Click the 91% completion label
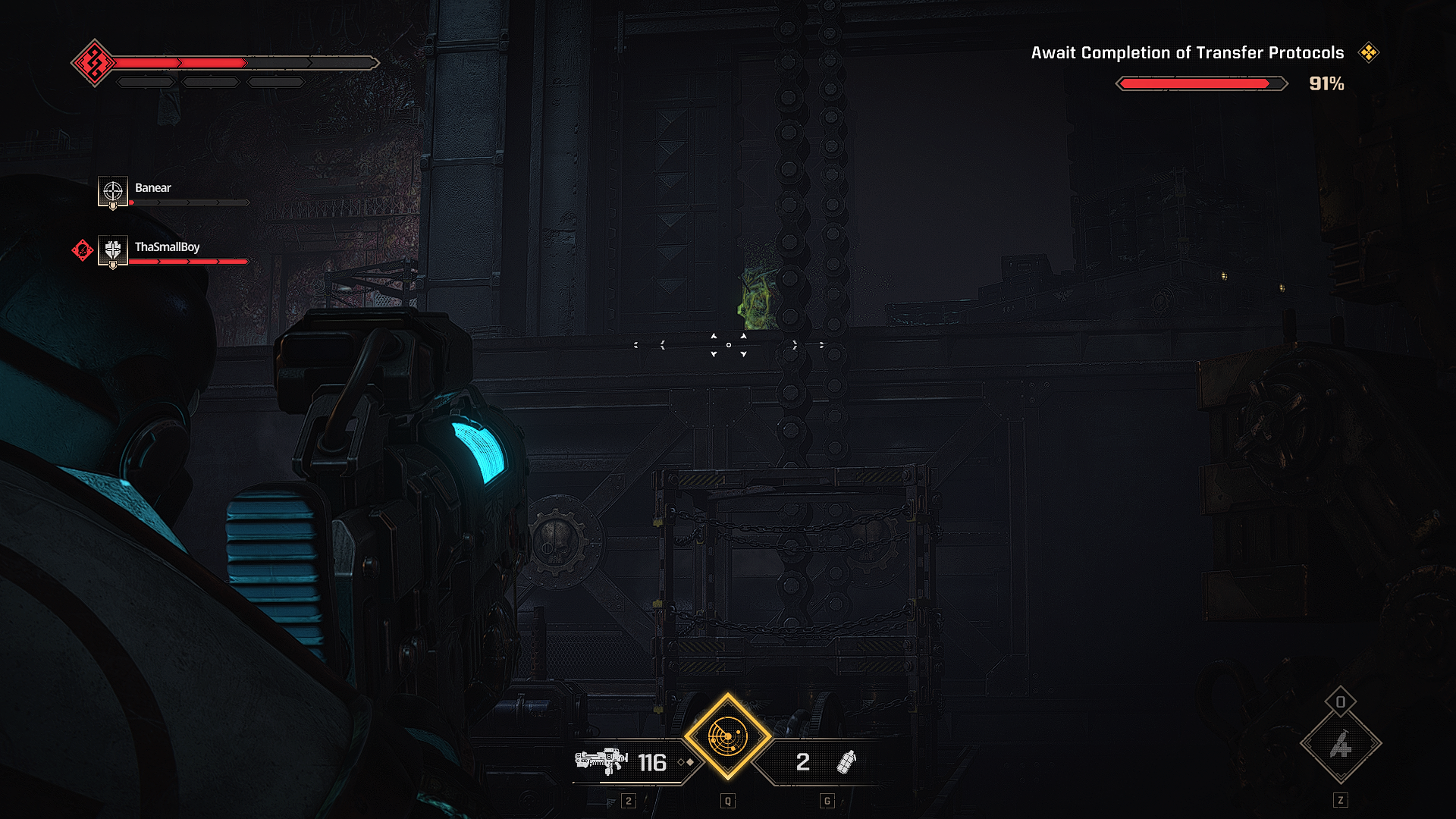Image resolution: width=1456 pixels, height=819 pixels. [1326, 85]
